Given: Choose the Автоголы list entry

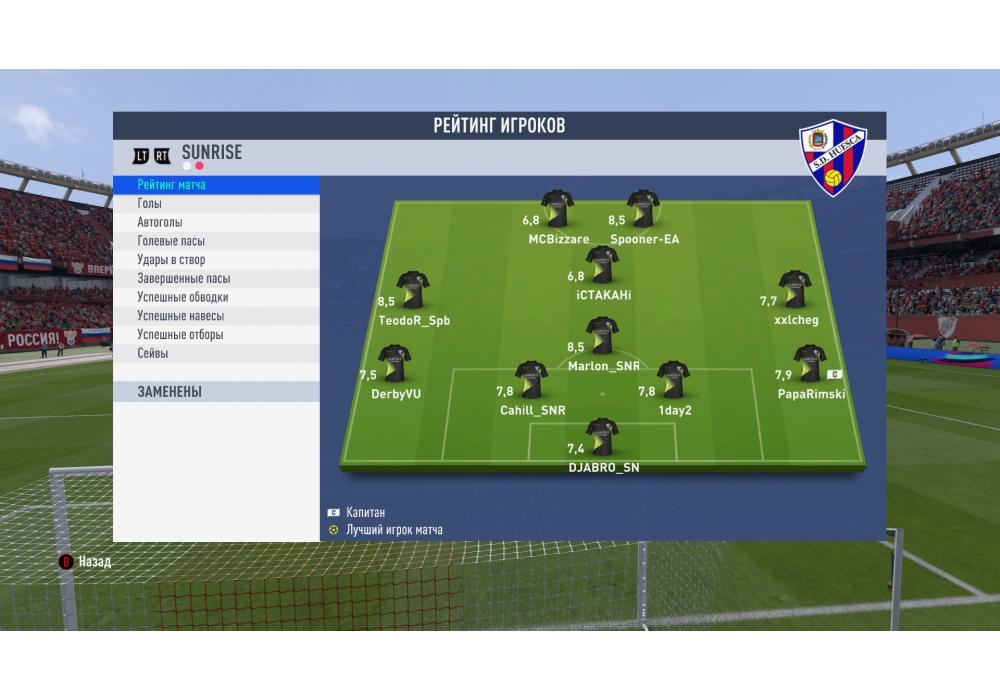Looking at the screenshot, I should coord(216,223).
